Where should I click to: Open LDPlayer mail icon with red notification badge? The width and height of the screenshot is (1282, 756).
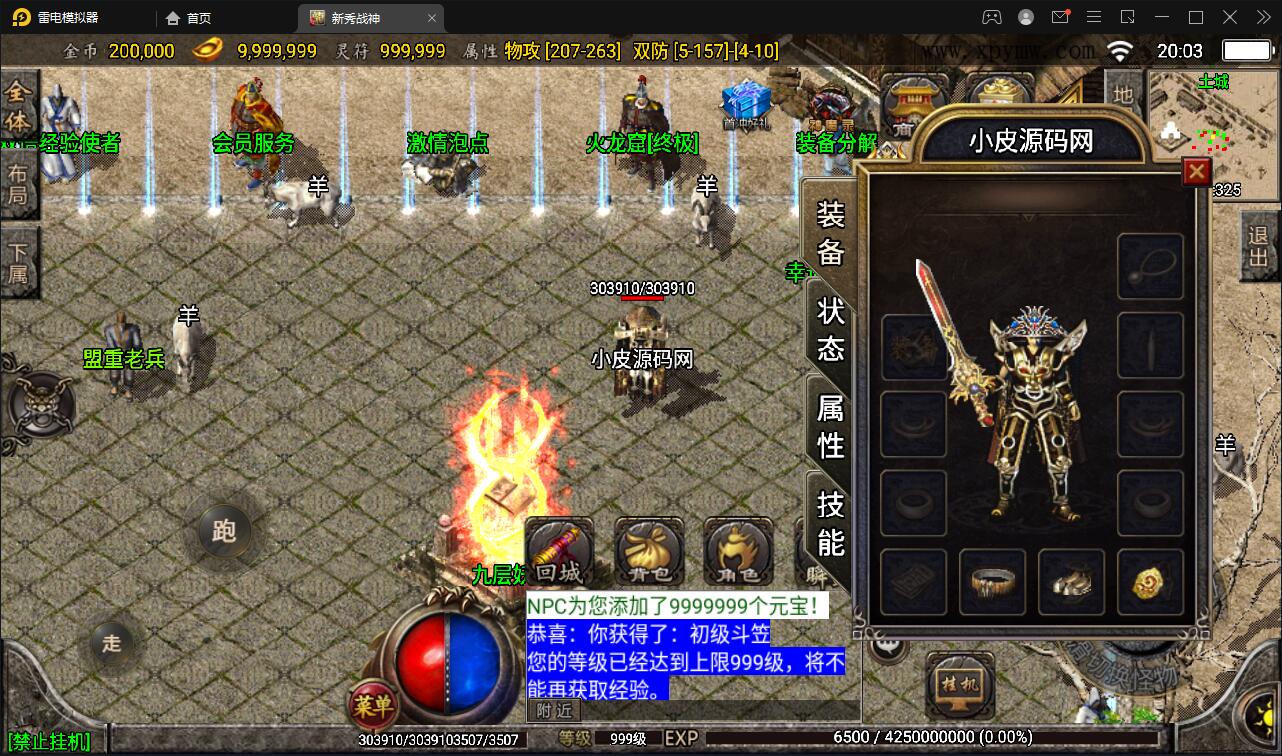coord(1062,17)
